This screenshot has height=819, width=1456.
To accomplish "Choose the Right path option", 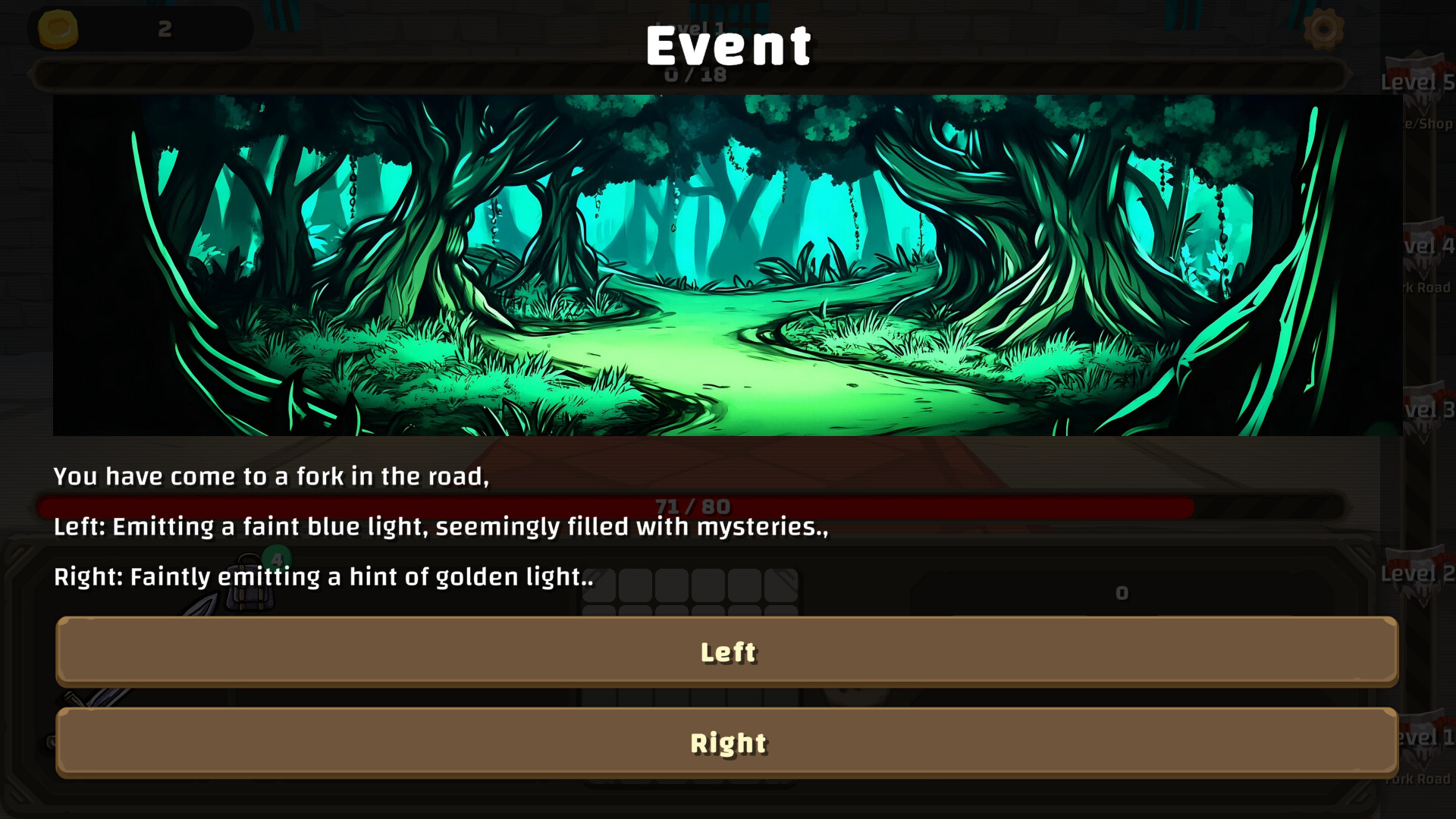I will coord(728,743).
